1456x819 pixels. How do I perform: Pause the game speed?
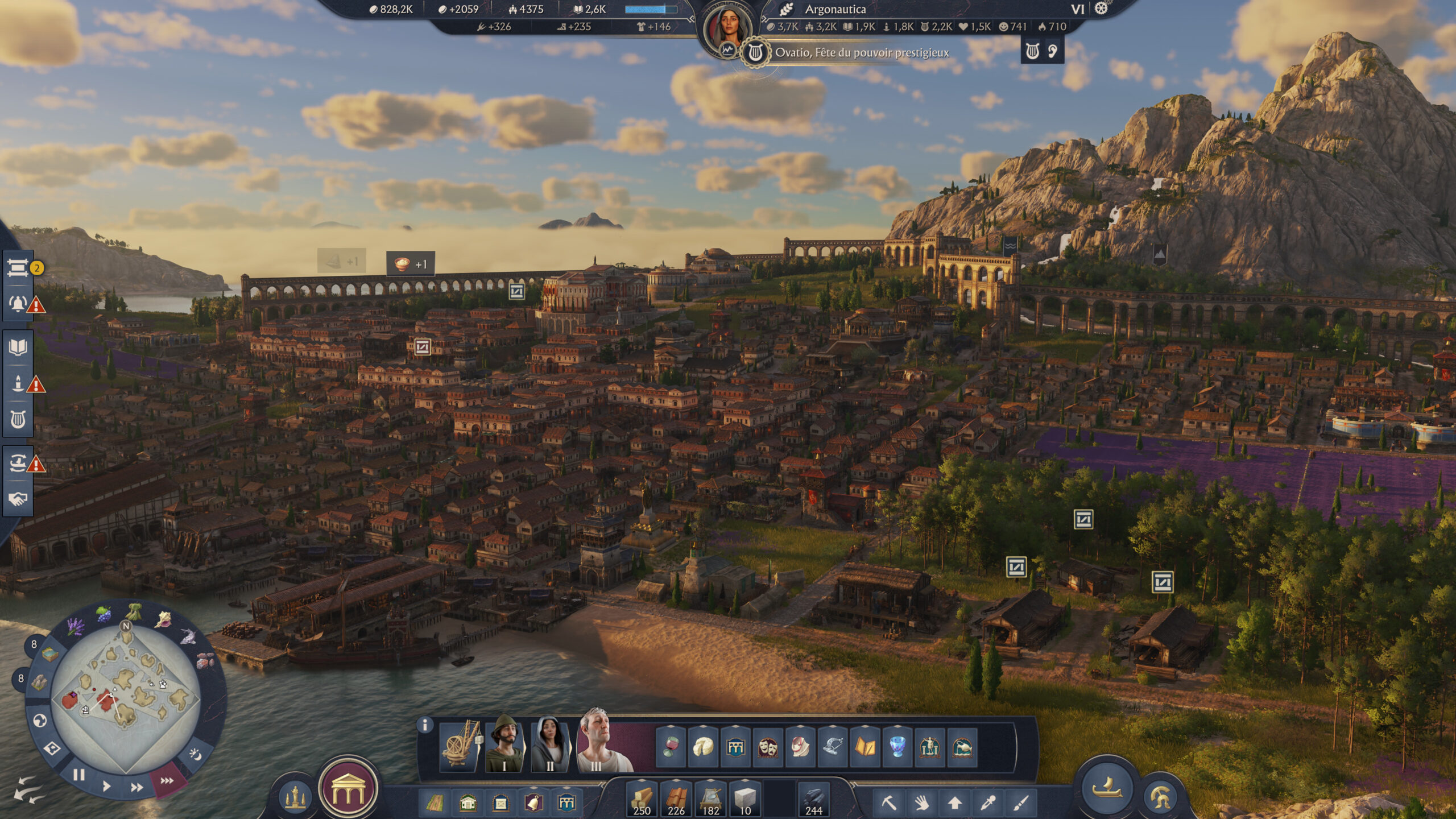(x=78, y=775)
